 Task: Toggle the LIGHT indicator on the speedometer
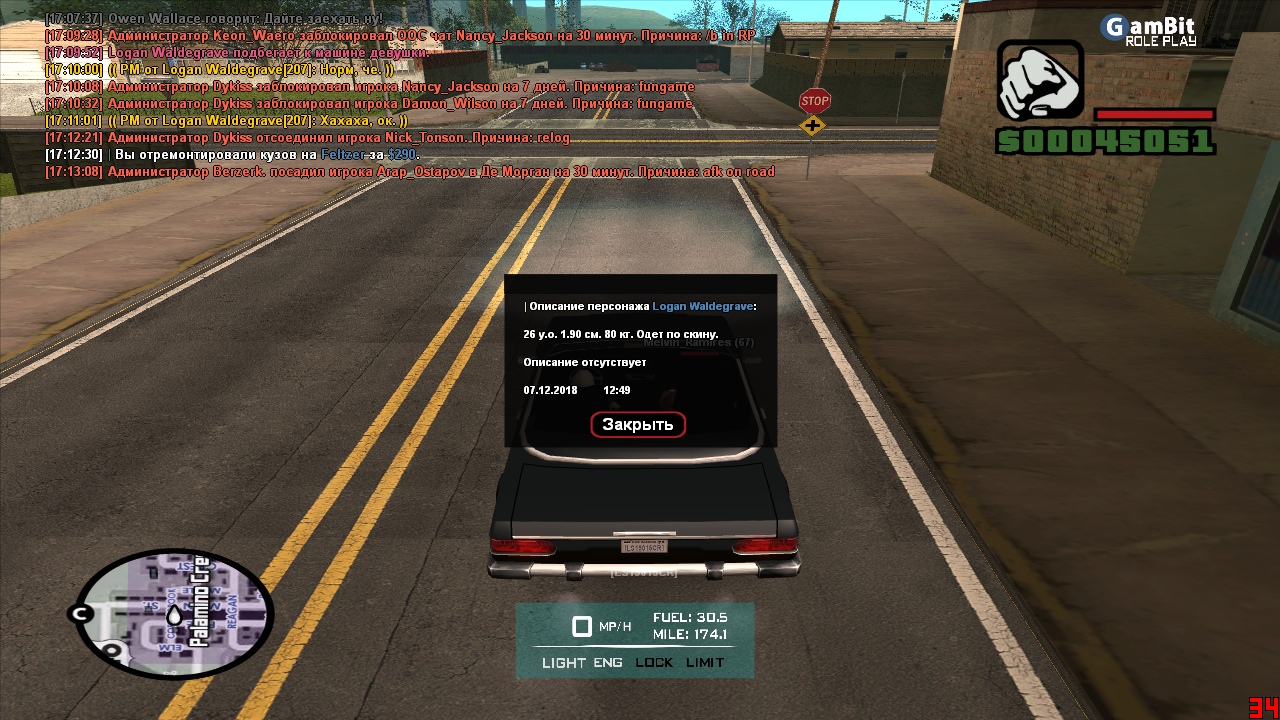coord(565,663)
